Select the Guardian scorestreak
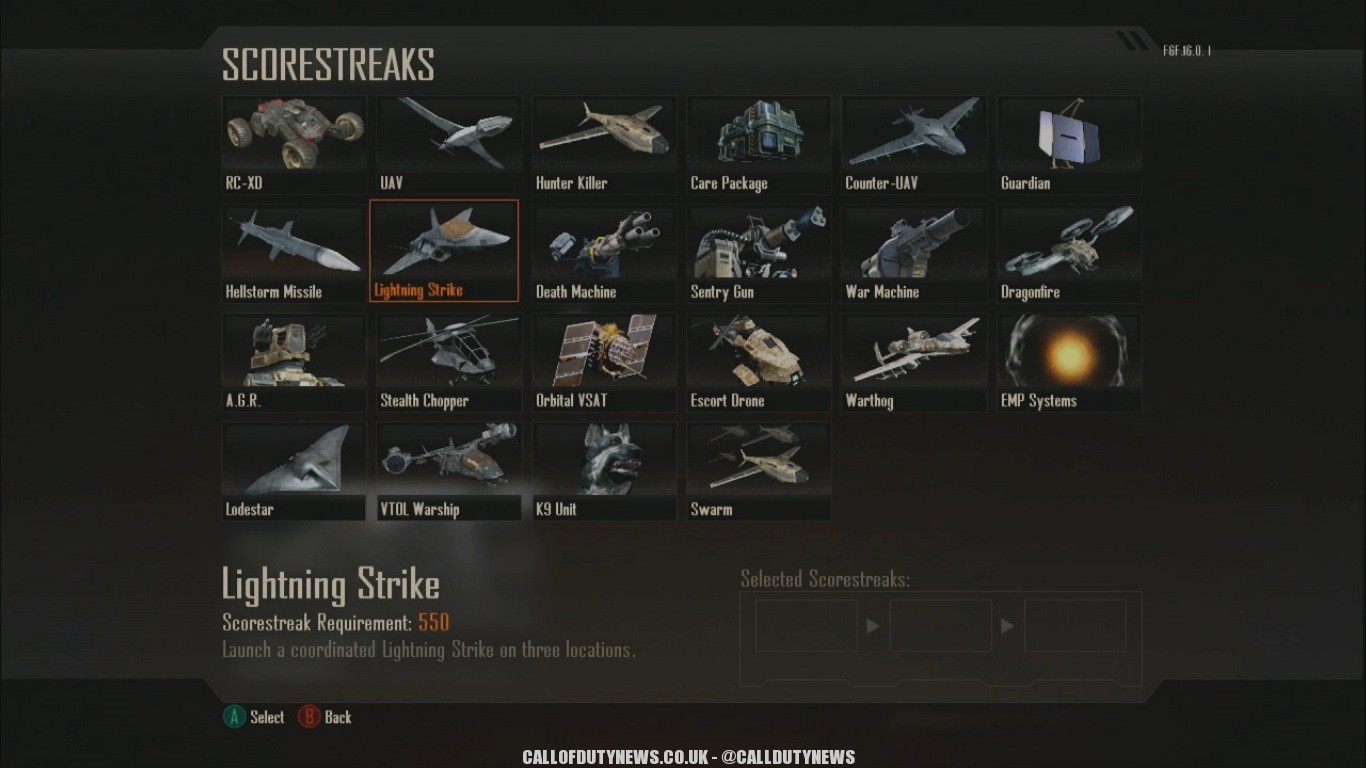 [1069, 143]
